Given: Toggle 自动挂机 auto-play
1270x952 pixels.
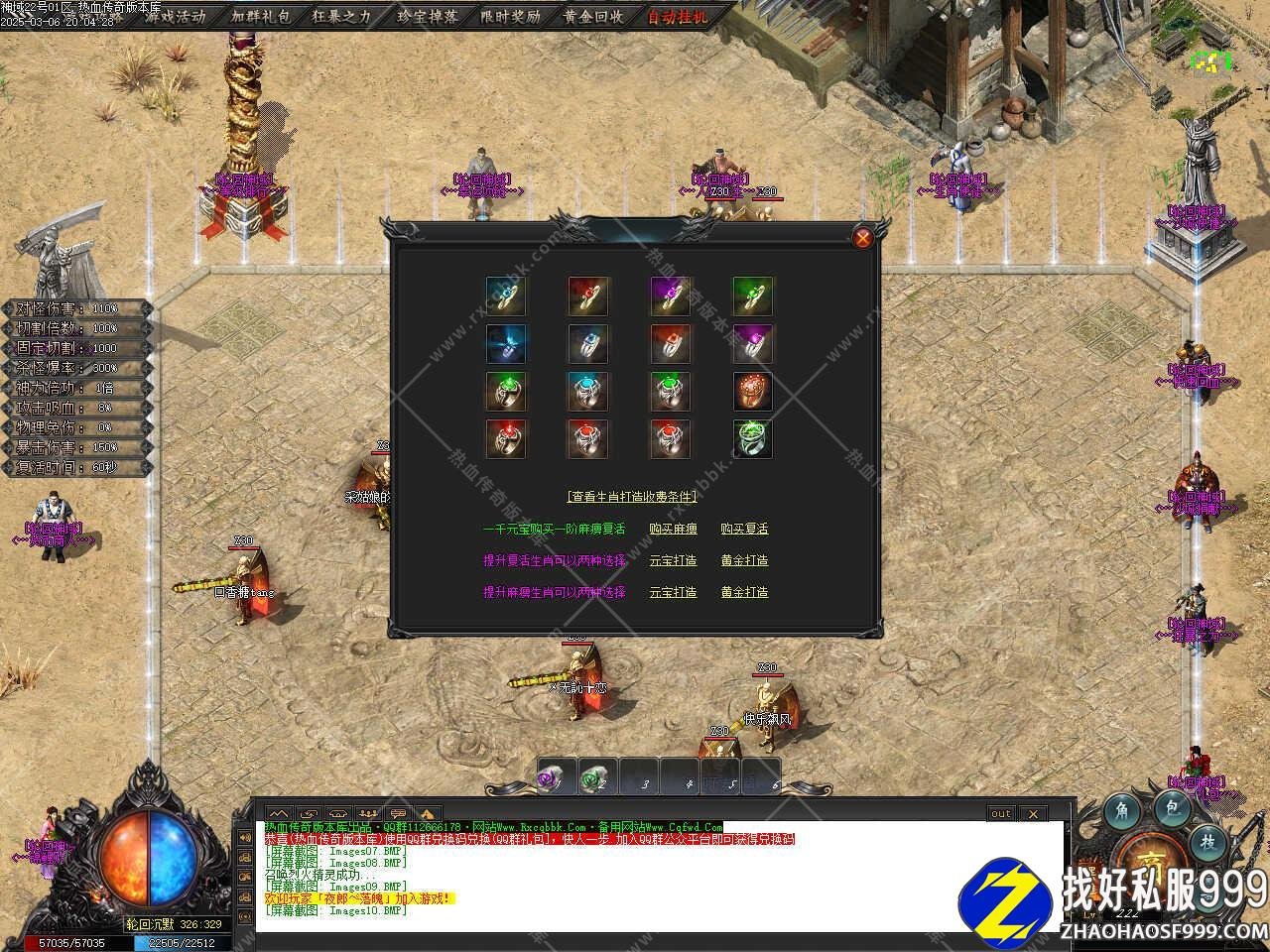Looking at the screenshot, I should [x=678, y=16].
